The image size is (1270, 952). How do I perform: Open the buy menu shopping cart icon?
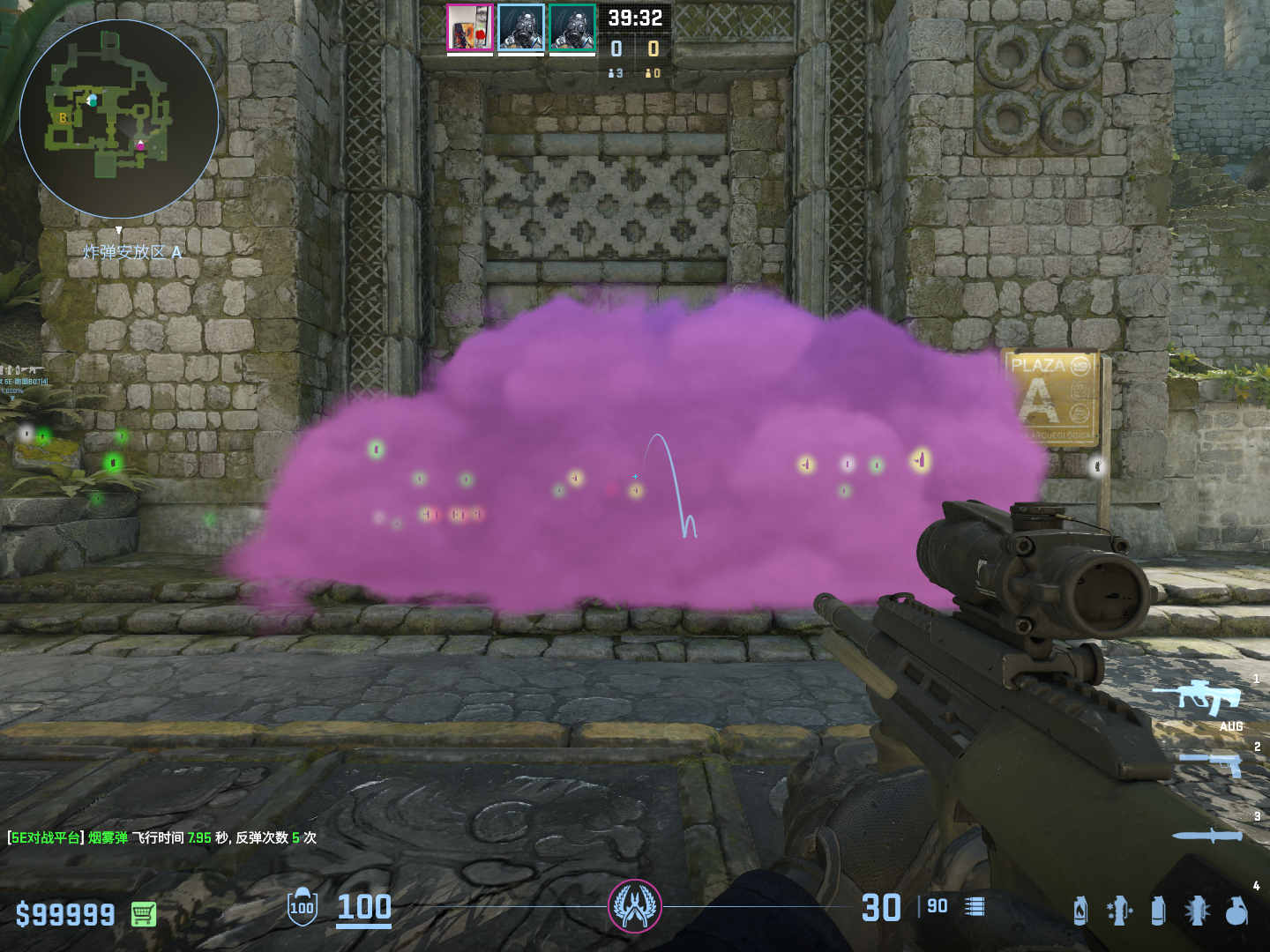[144, 914]
